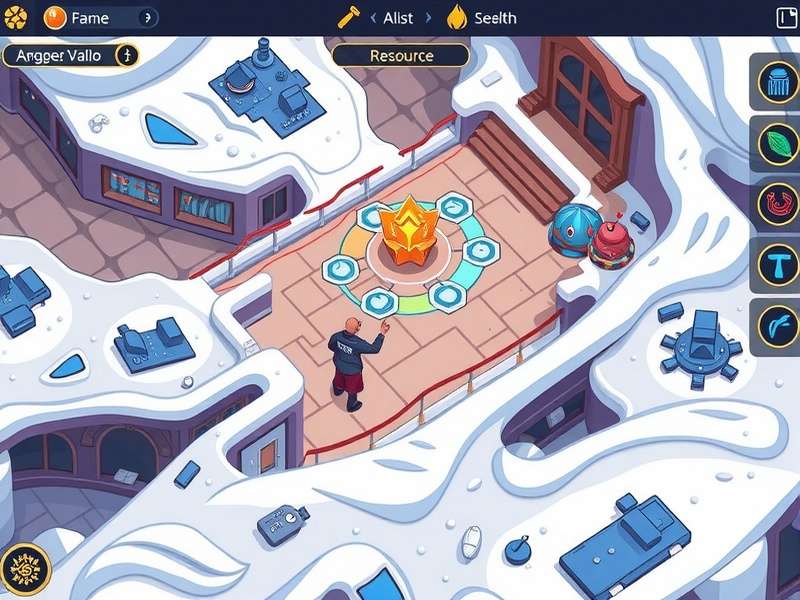Click the arrow right of Alist
The image size is (800, 600).
point(427,18)
